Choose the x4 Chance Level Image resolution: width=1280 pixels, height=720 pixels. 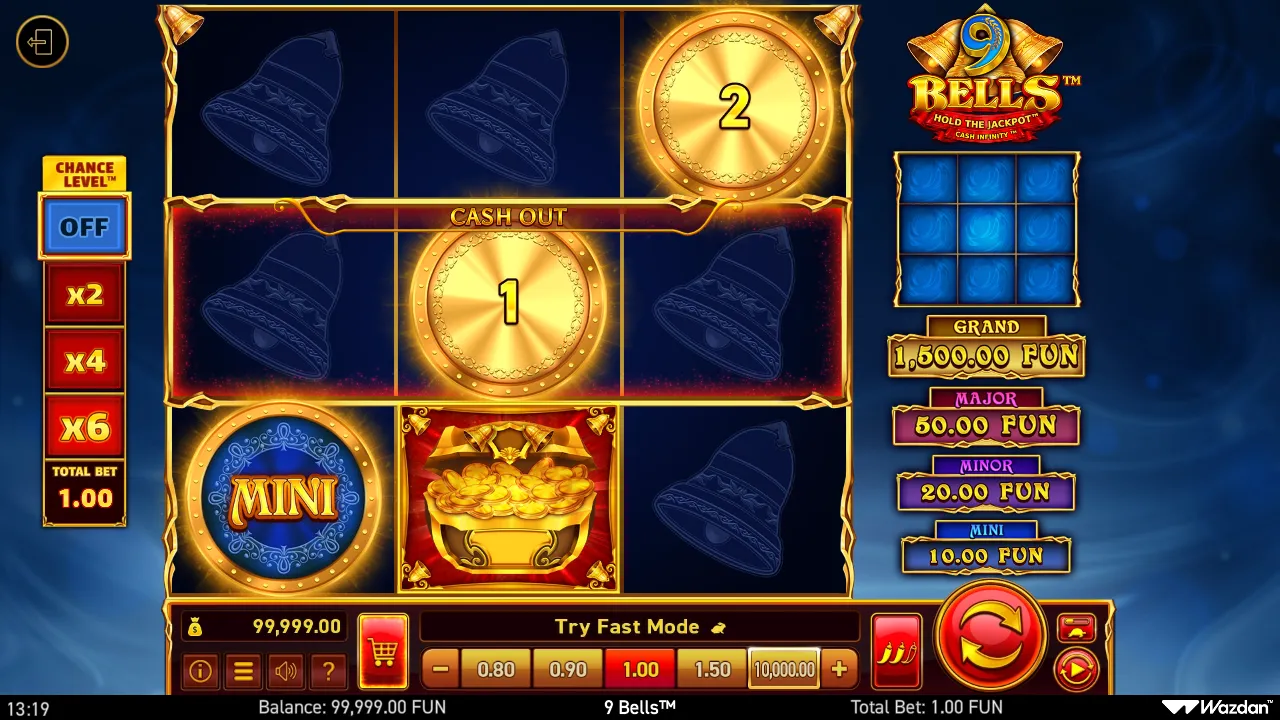[x=84, y=360]
